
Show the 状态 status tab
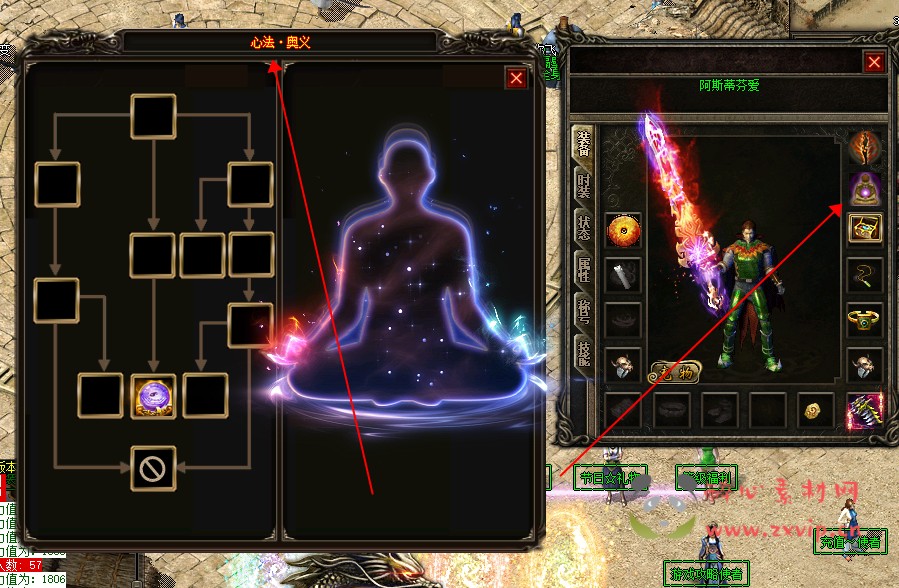click(x=583, y=227)
